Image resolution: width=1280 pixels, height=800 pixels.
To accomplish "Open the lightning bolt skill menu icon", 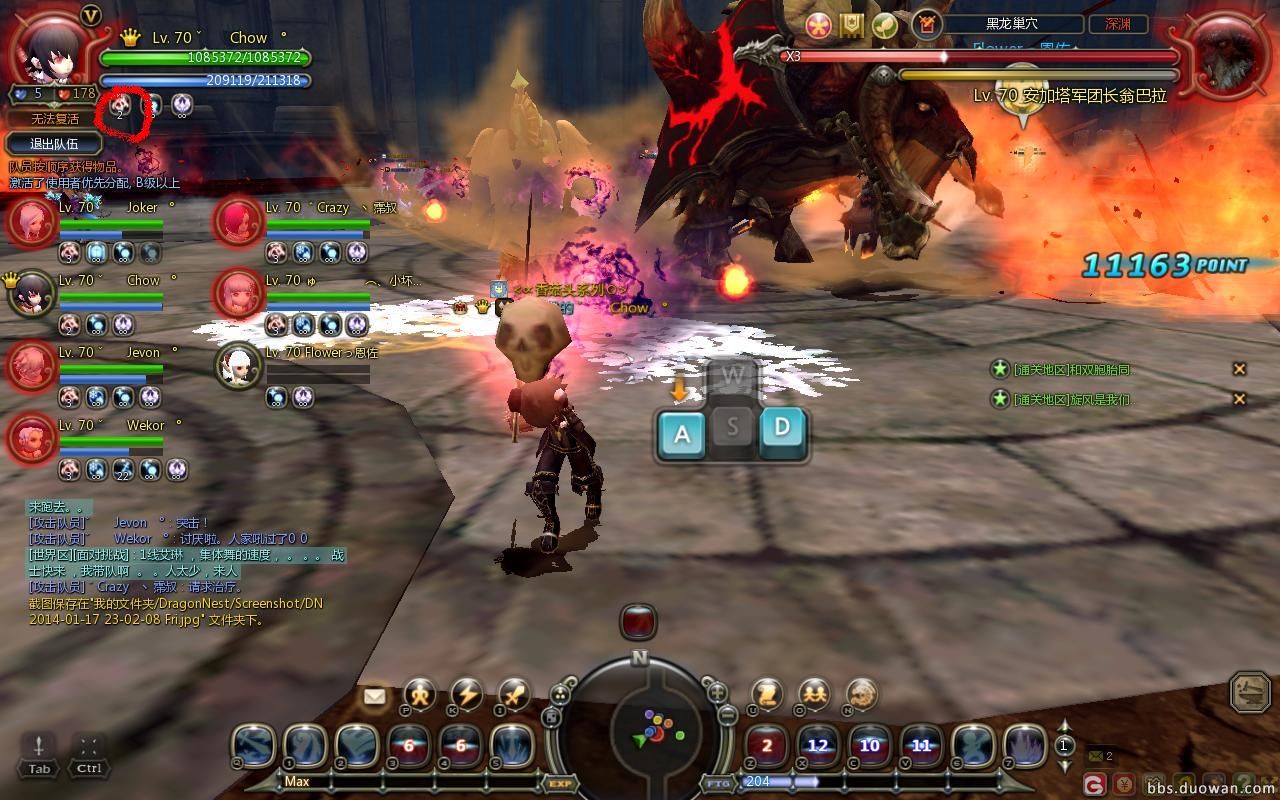I will coord(466,693).
